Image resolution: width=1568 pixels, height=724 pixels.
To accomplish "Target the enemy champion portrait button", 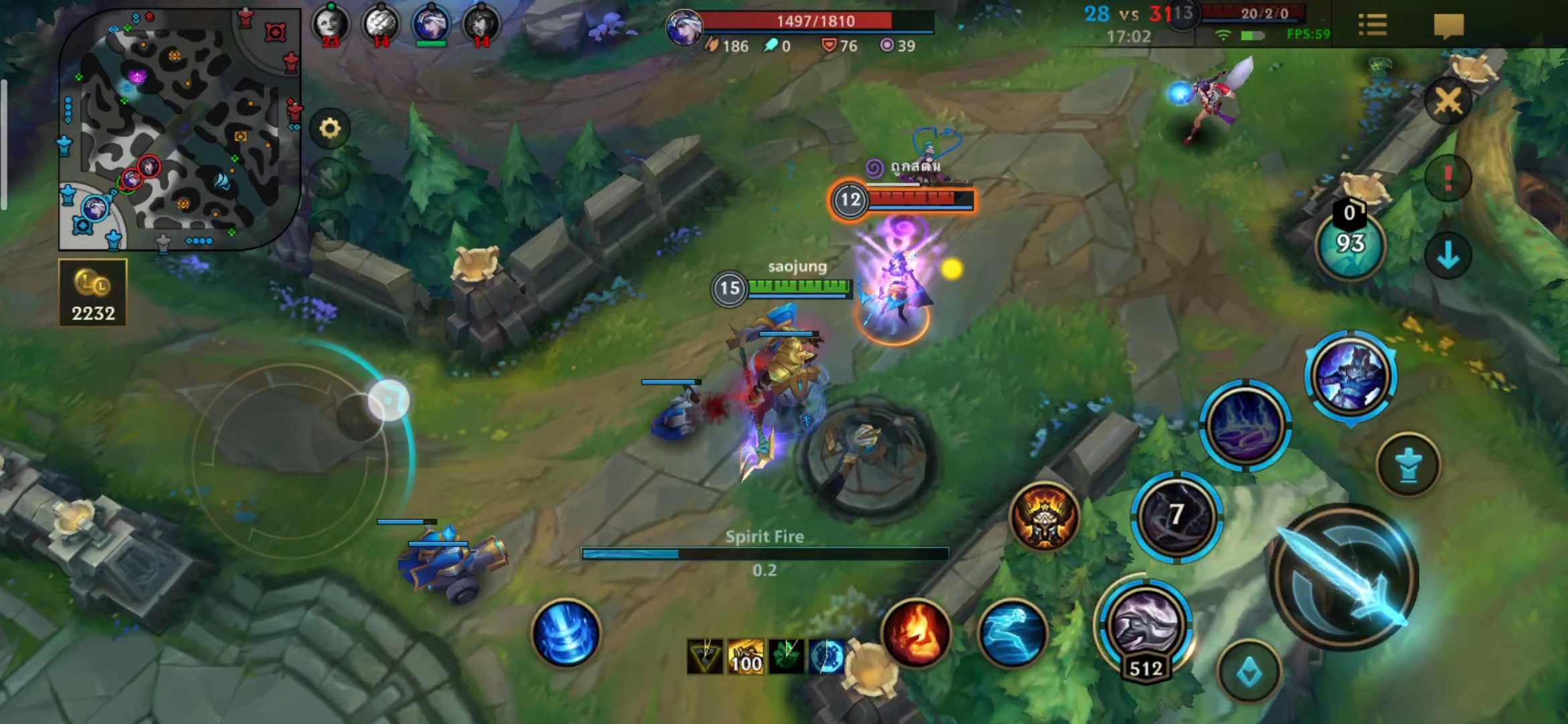I will pos(1350,375).
